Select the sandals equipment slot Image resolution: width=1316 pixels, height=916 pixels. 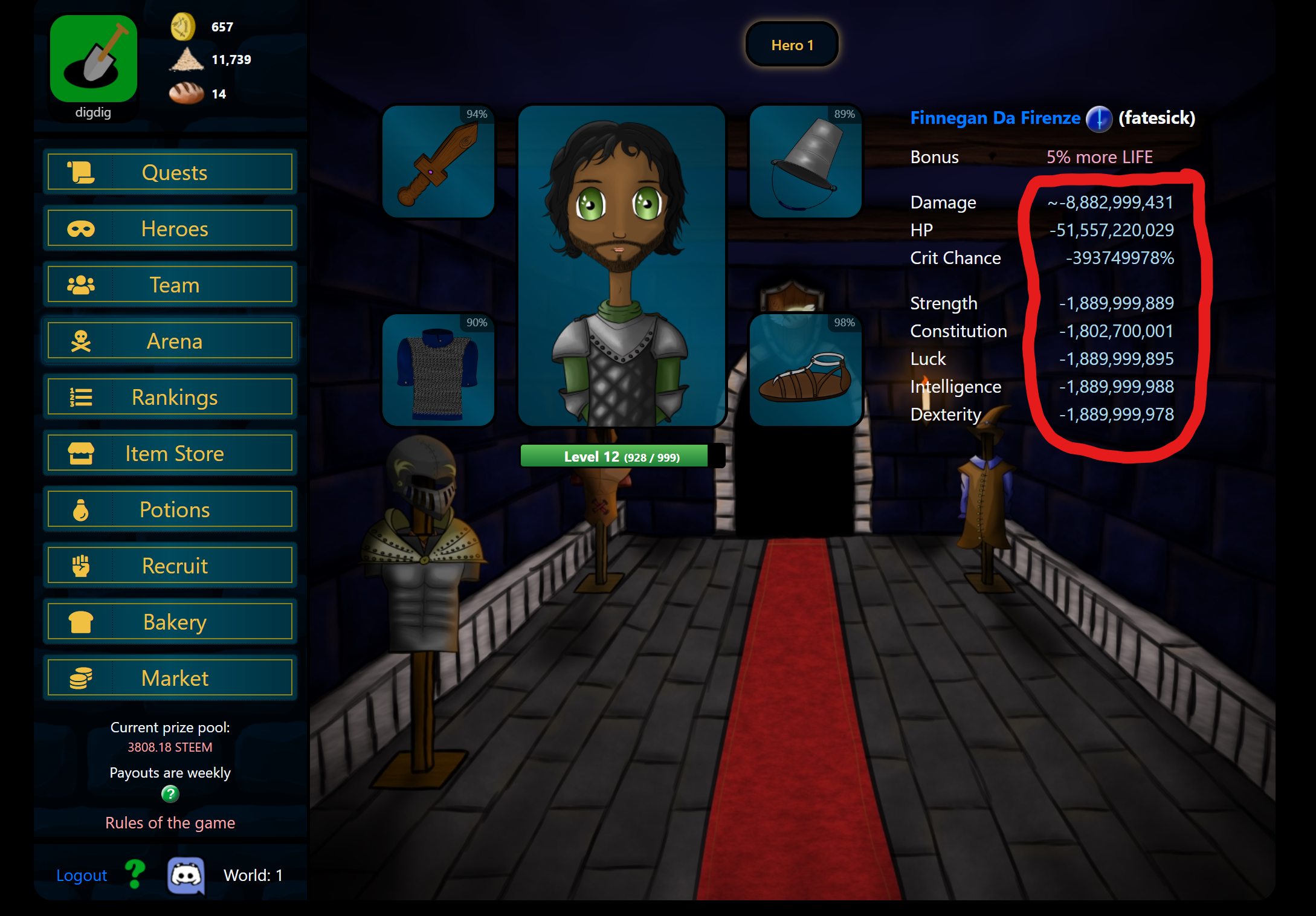pos(805,370)
